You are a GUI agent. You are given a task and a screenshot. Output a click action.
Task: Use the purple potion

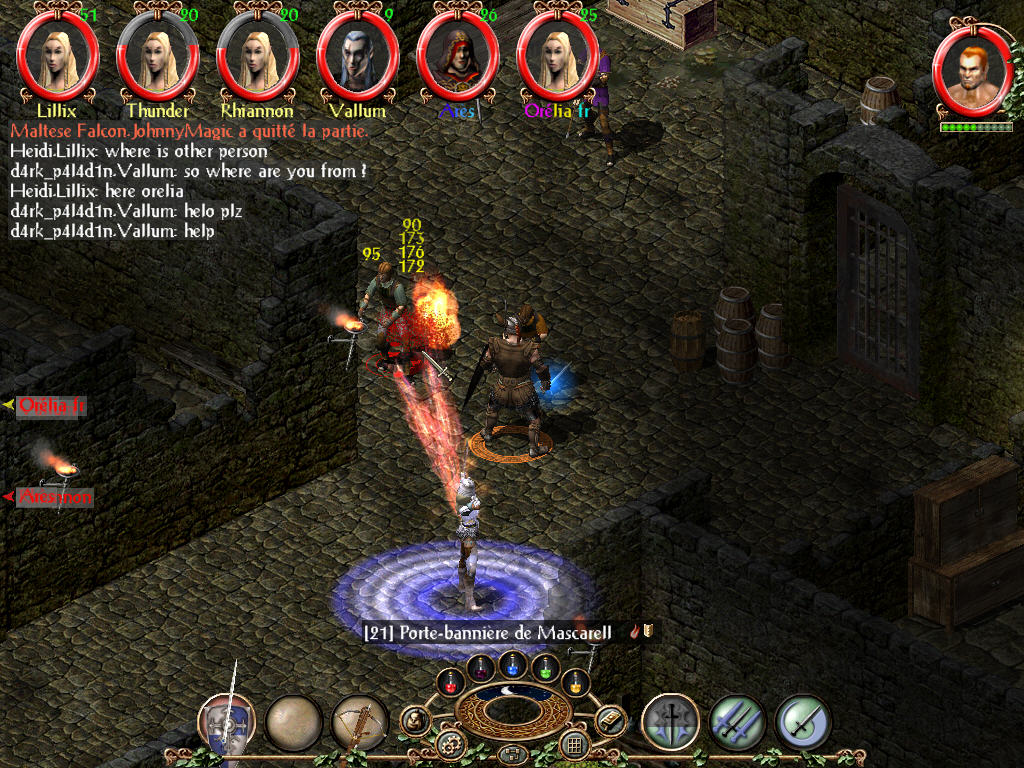(480, 667)
